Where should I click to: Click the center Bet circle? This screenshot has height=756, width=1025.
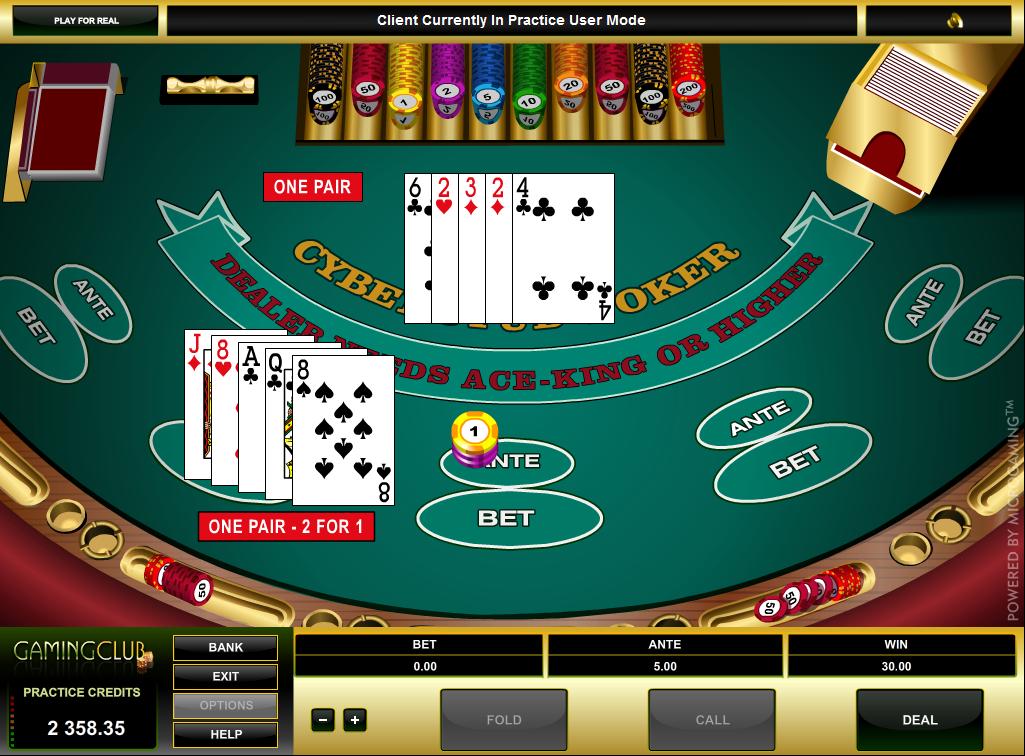coord(508,518)
